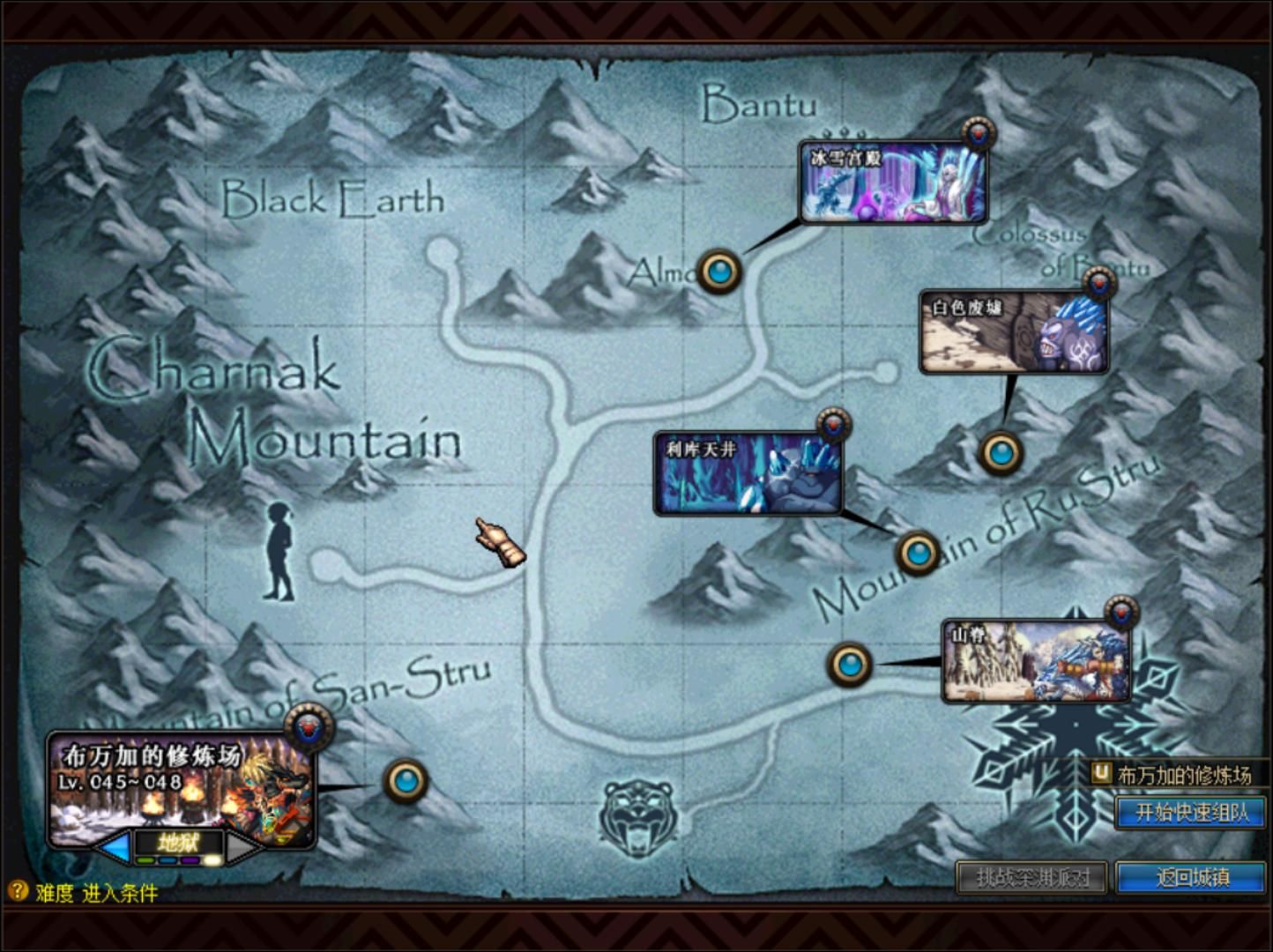The height and width of the screenshot is (952, 1273).
Task: Select the blue map node for 利库天井
Action: pyautogui.click(x=918, y=554)
